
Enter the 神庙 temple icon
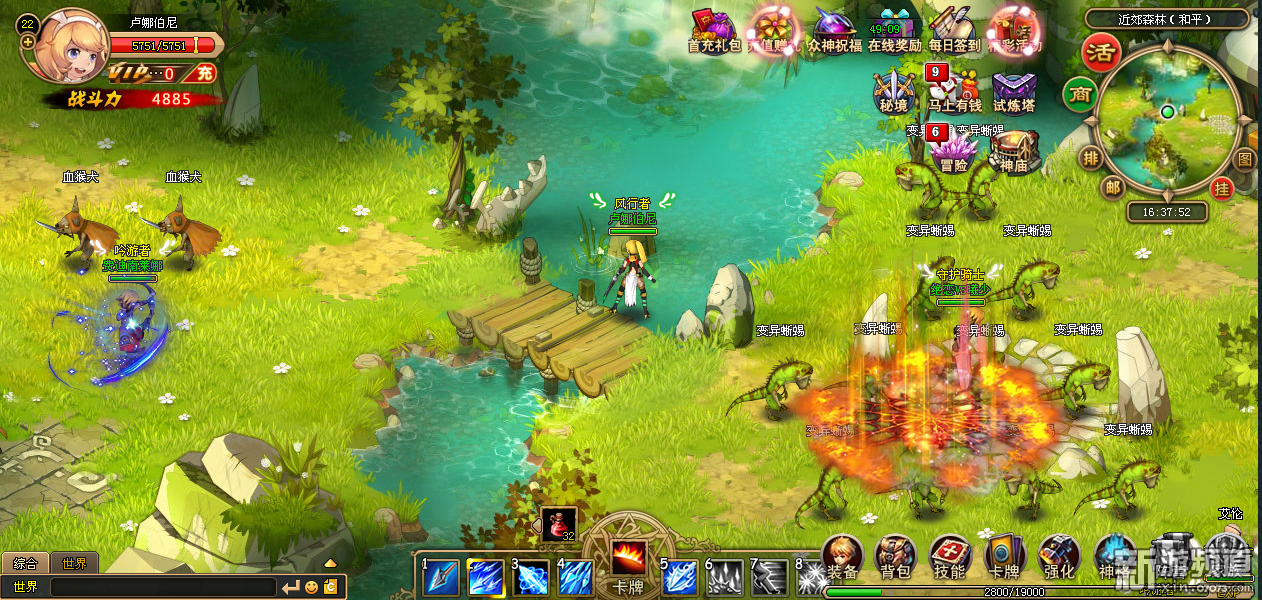click(1014, 149)
